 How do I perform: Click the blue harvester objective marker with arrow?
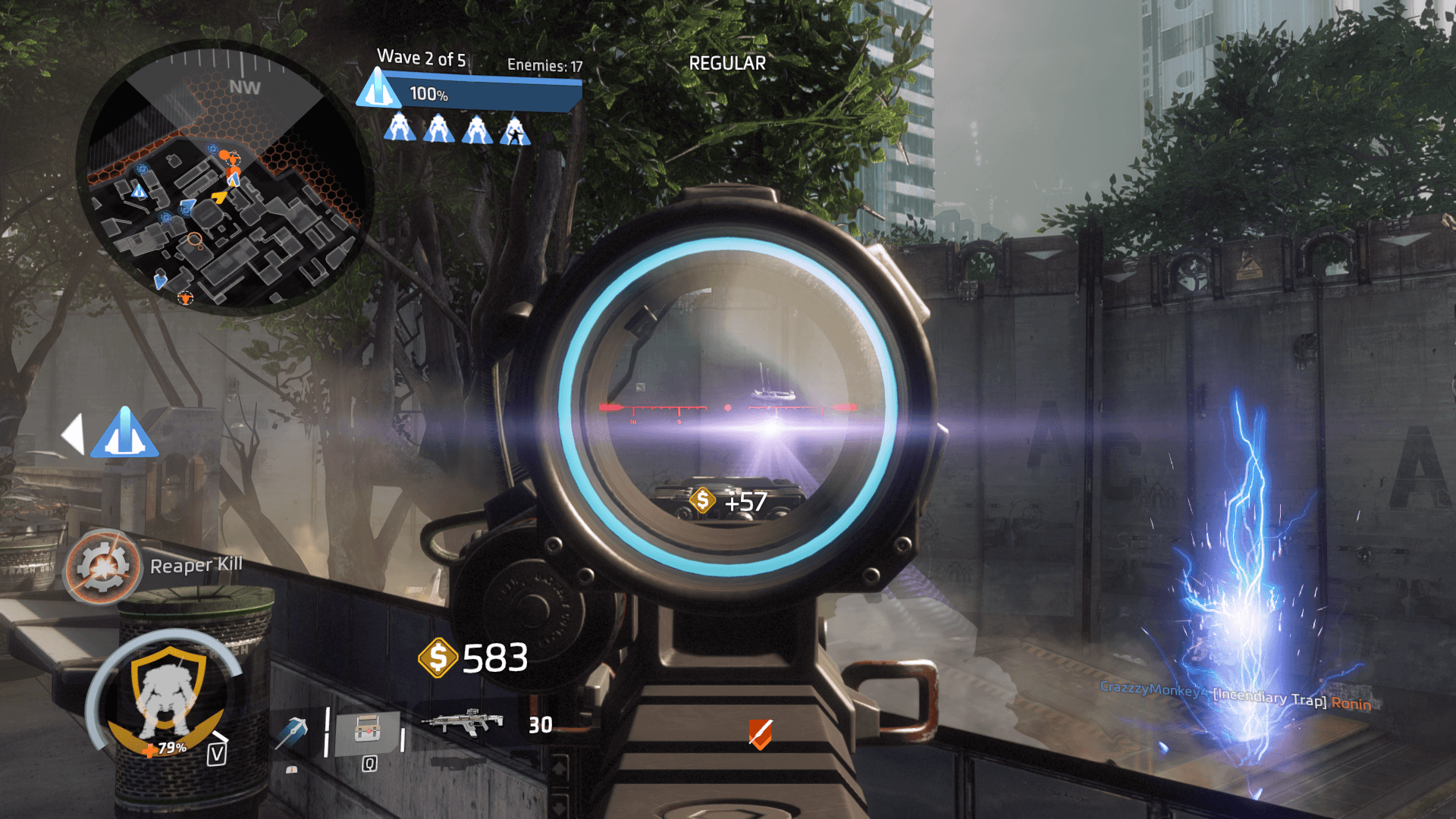(124, 434)
